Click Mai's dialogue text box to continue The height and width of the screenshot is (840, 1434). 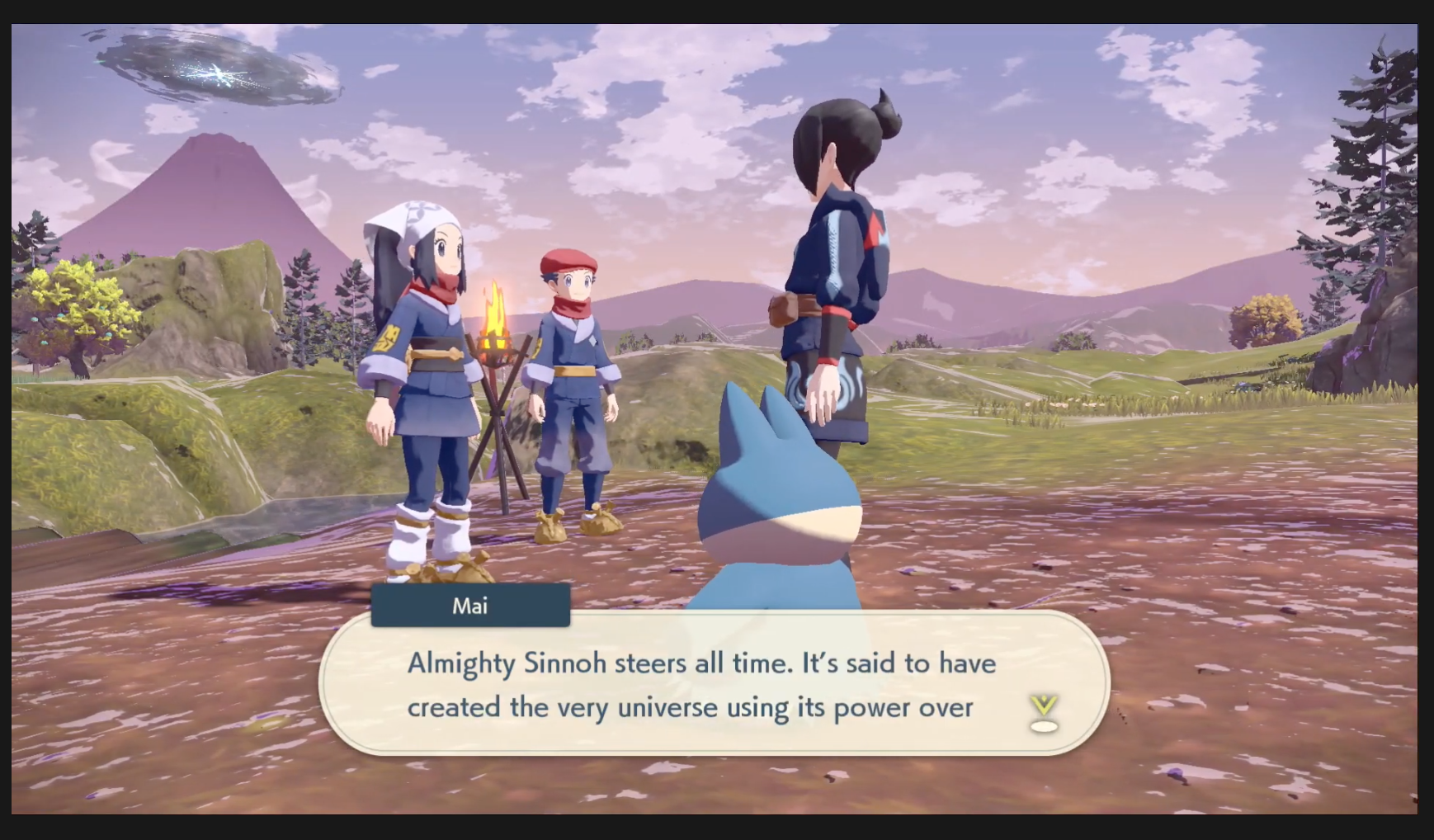[701, 684]
